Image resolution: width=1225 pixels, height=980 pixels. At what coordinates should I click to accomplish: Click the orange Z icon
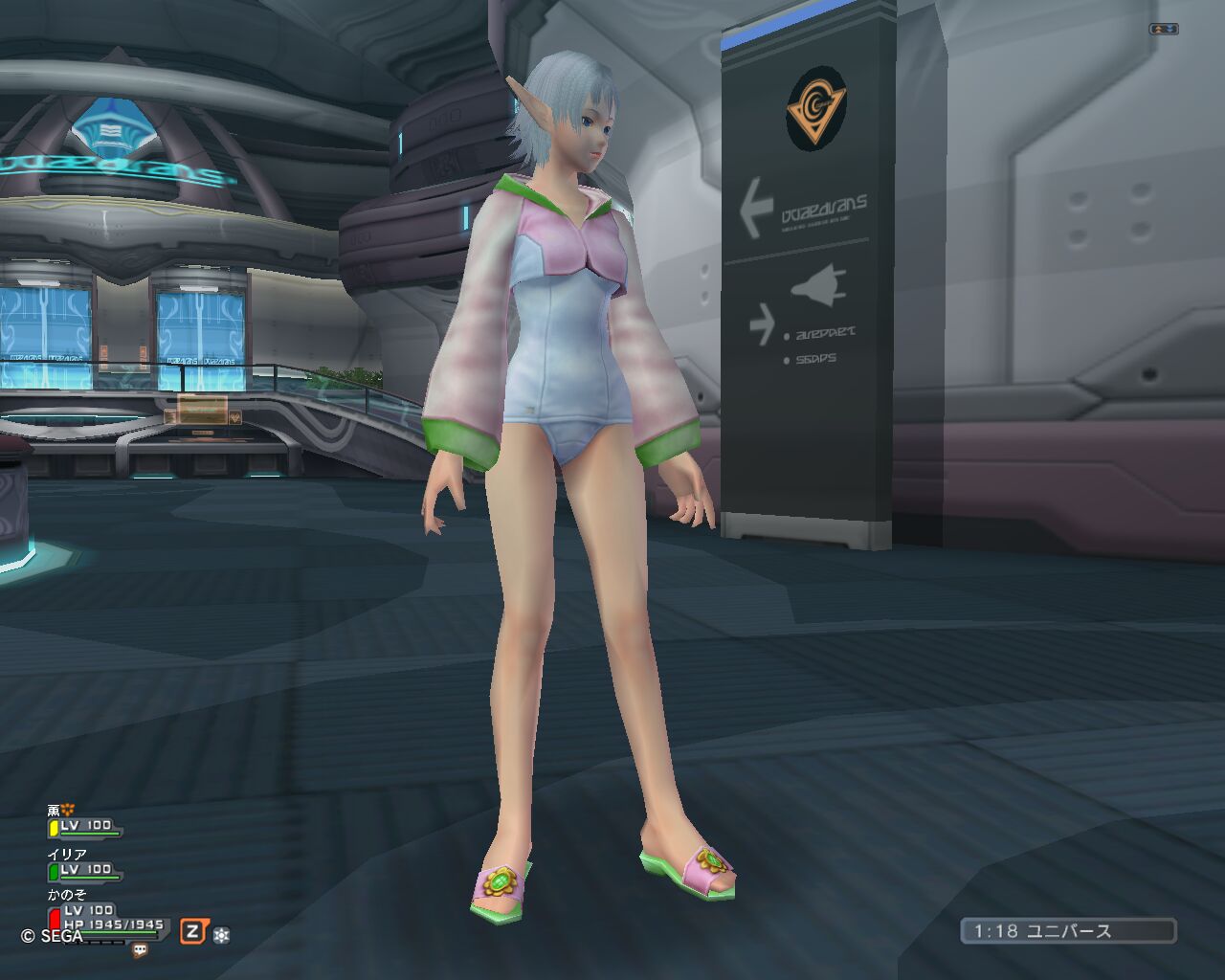(193, 930)
